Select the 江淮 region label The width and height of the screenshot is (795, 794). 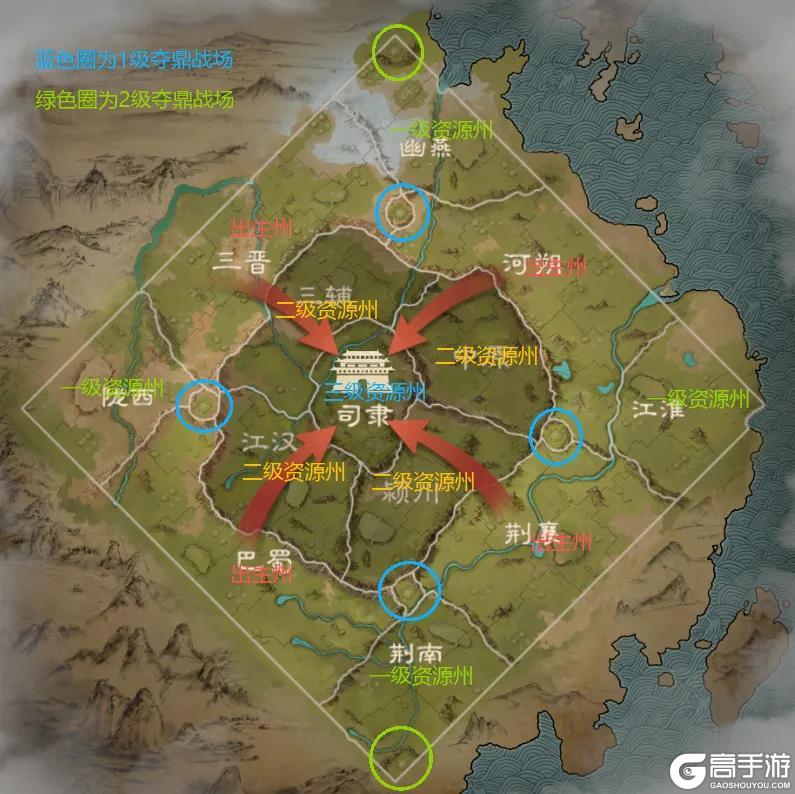pyautogui.click(x=657, y=410)
